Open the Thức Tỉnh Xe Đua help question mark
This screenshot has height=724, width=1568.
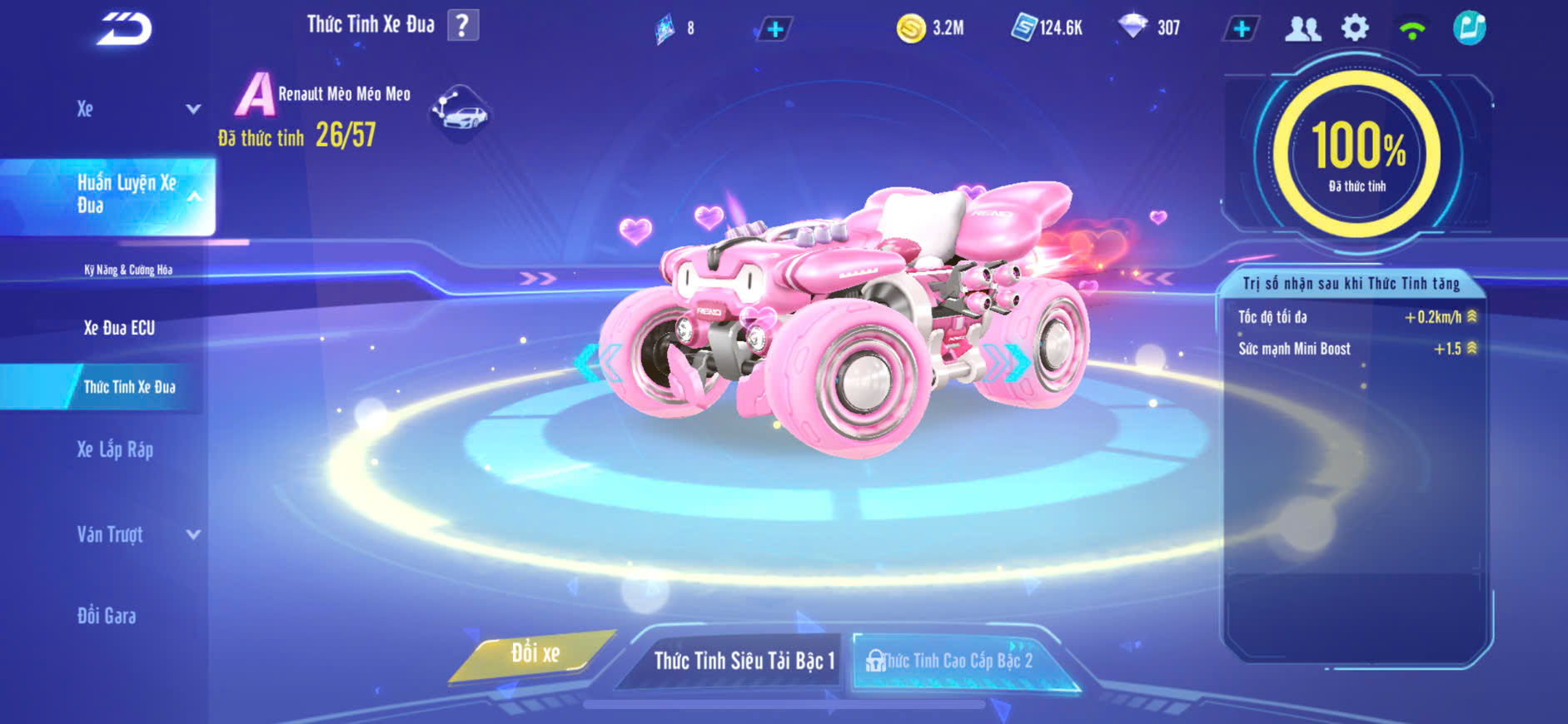[463, 26]
